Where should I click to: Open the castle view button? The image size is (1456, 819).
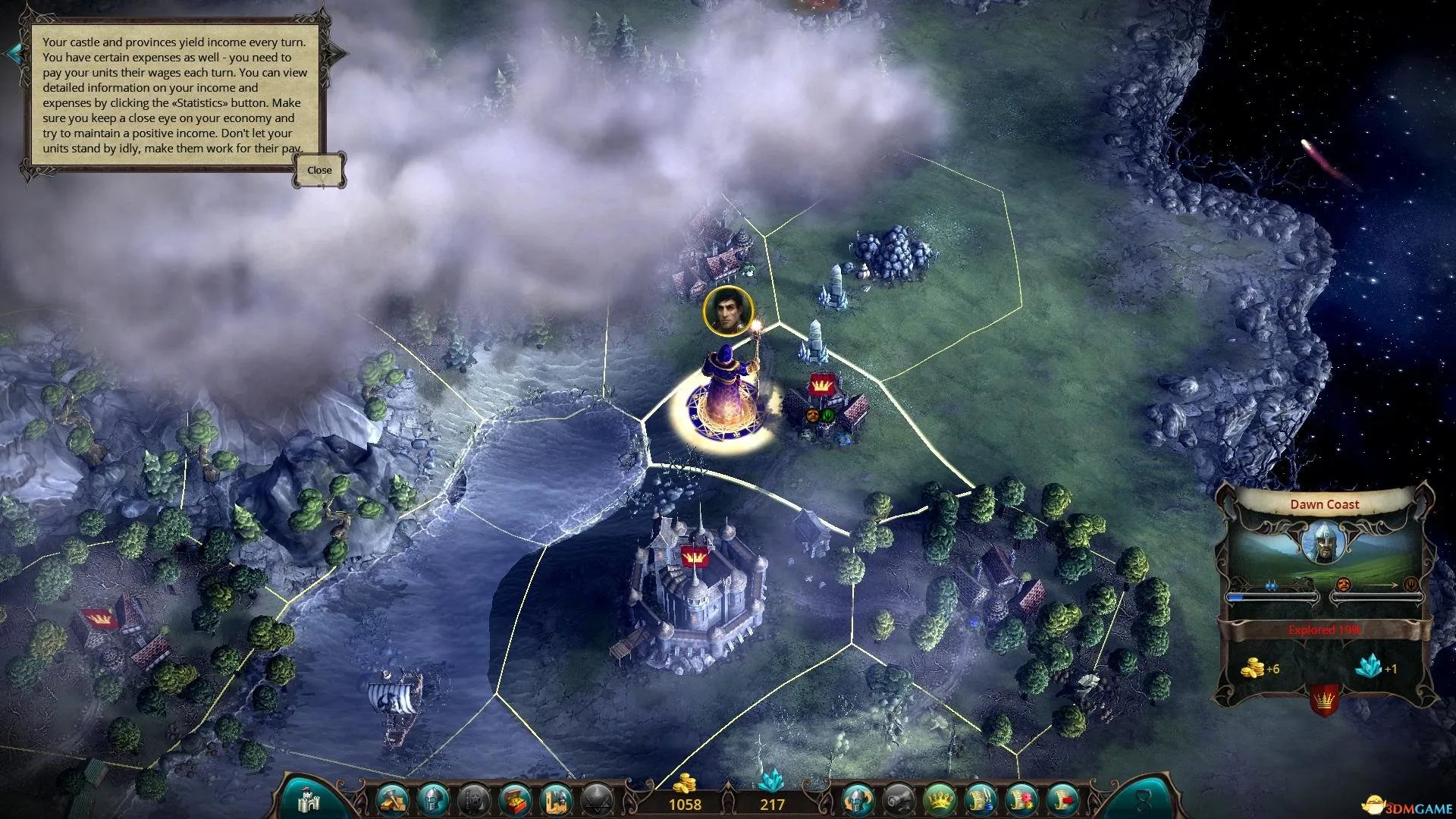coord(309,800)
